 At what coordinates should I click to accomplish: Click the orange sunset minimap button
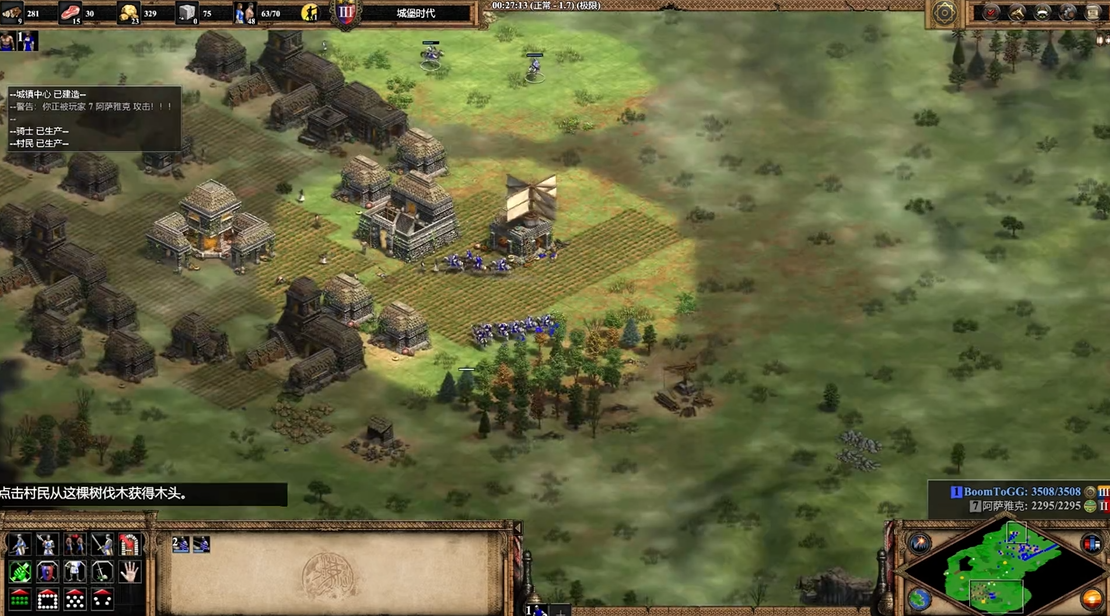pos(1091,598)
